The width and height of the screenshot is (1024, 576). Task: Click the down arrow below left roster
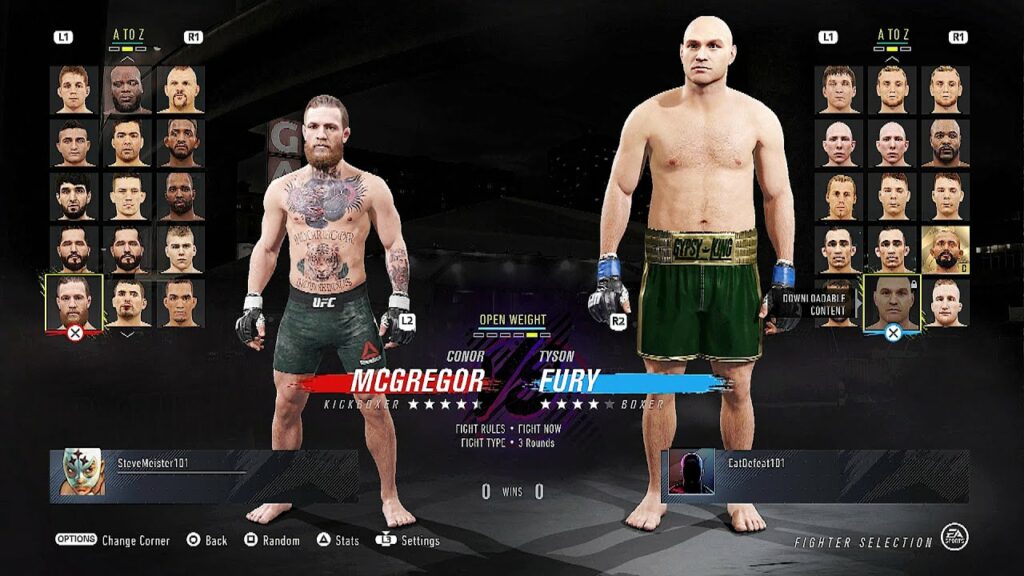[x=127, y=335]
